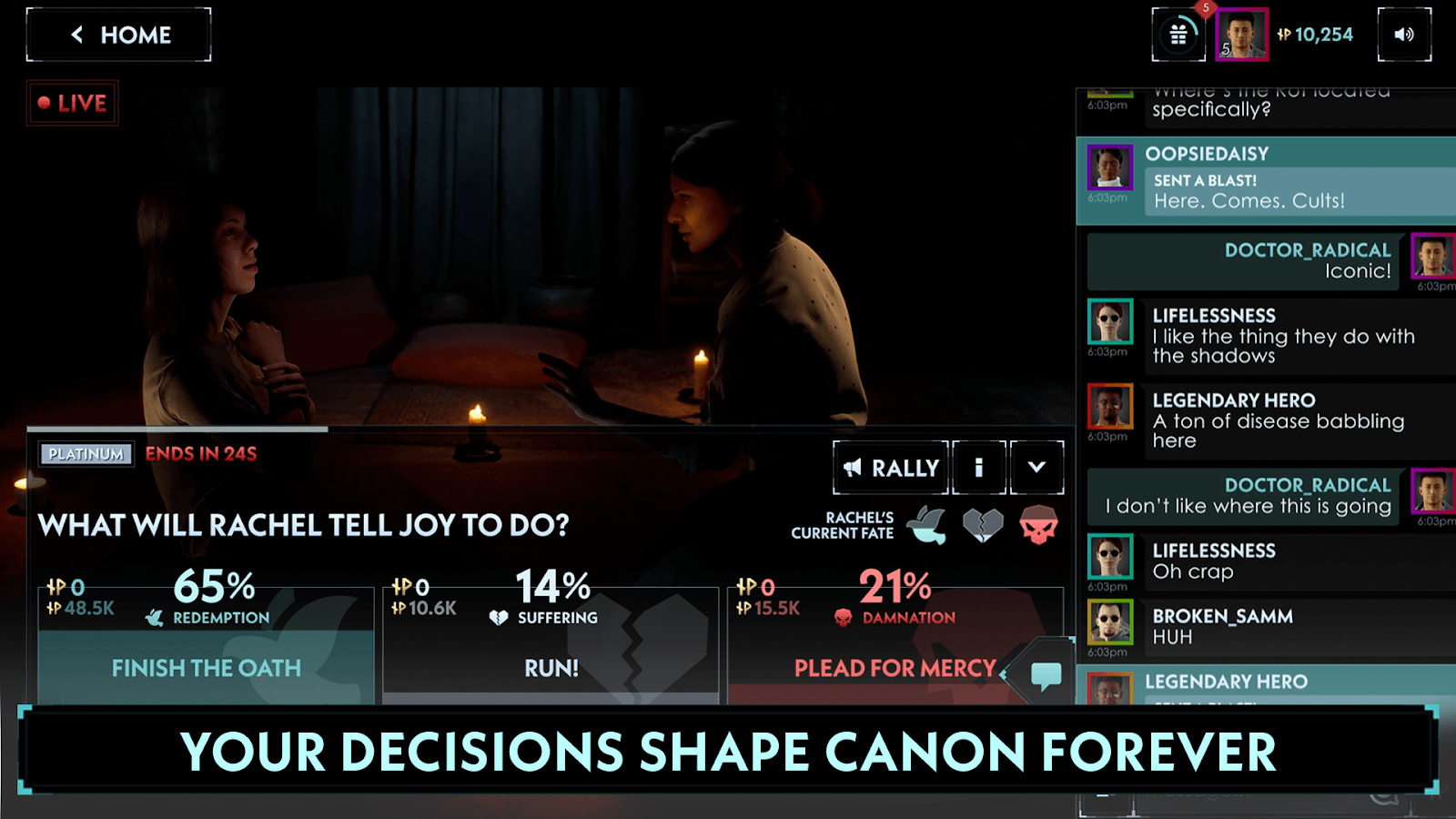Open chat via the speech bubble icon

1045,673
